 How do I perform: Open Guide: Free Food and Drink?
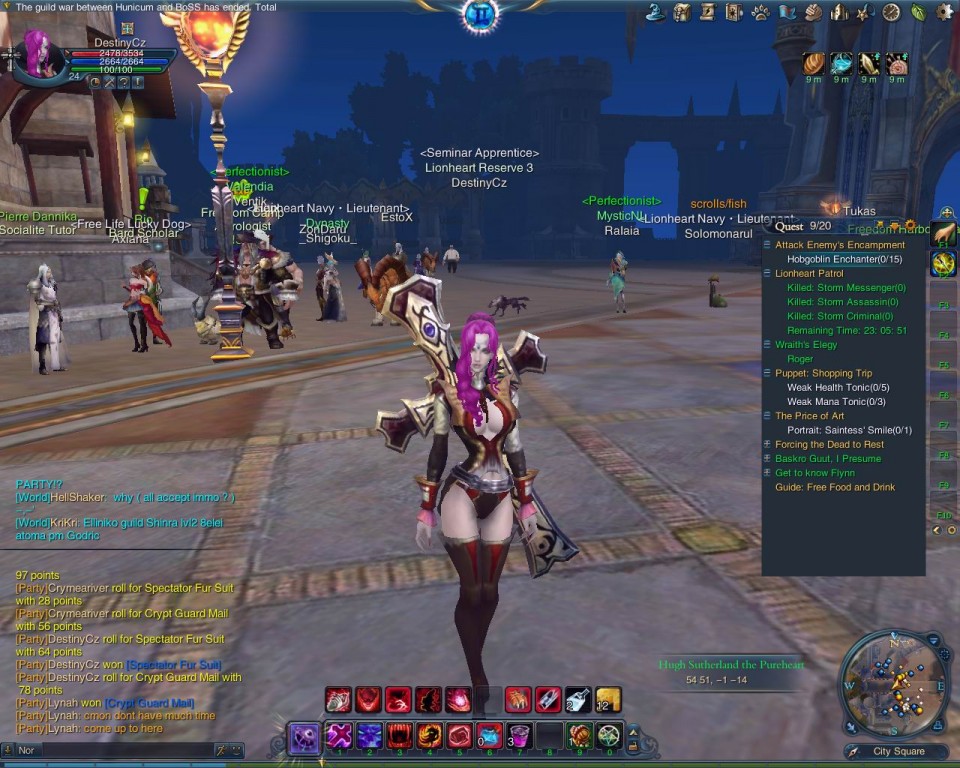(835, 488)
